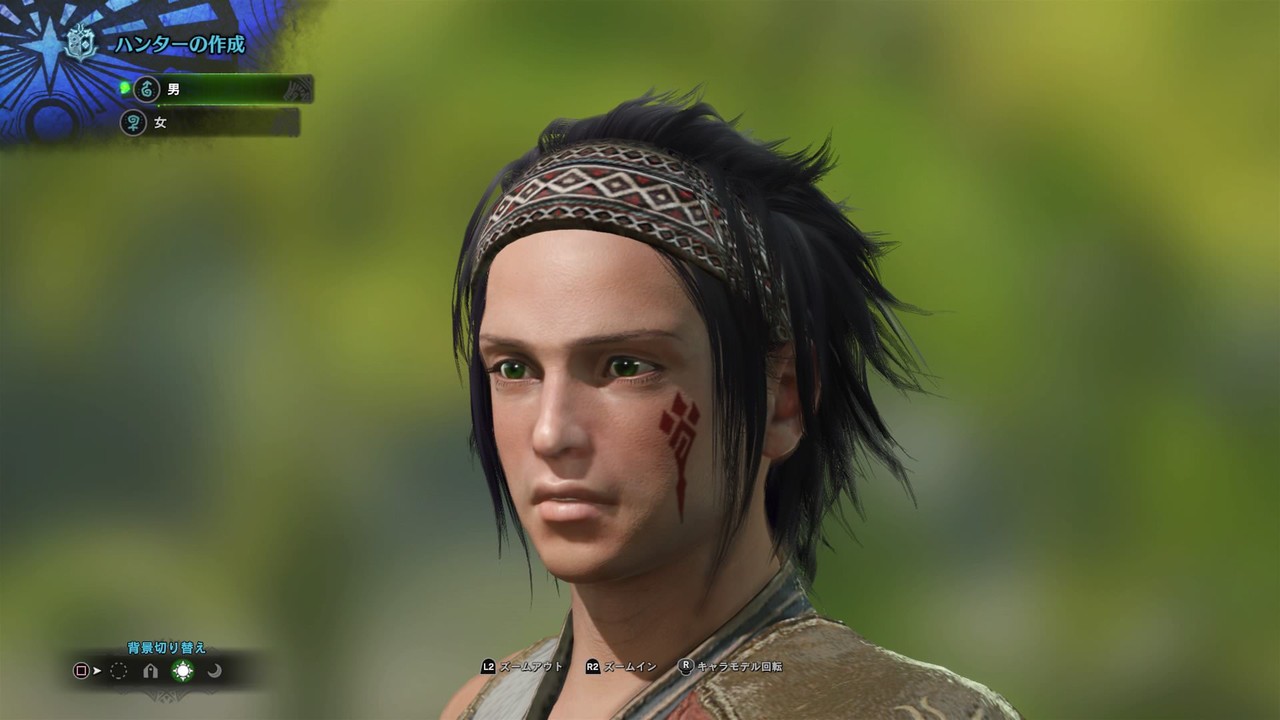Open the ハンターの作成 title header

180,43
